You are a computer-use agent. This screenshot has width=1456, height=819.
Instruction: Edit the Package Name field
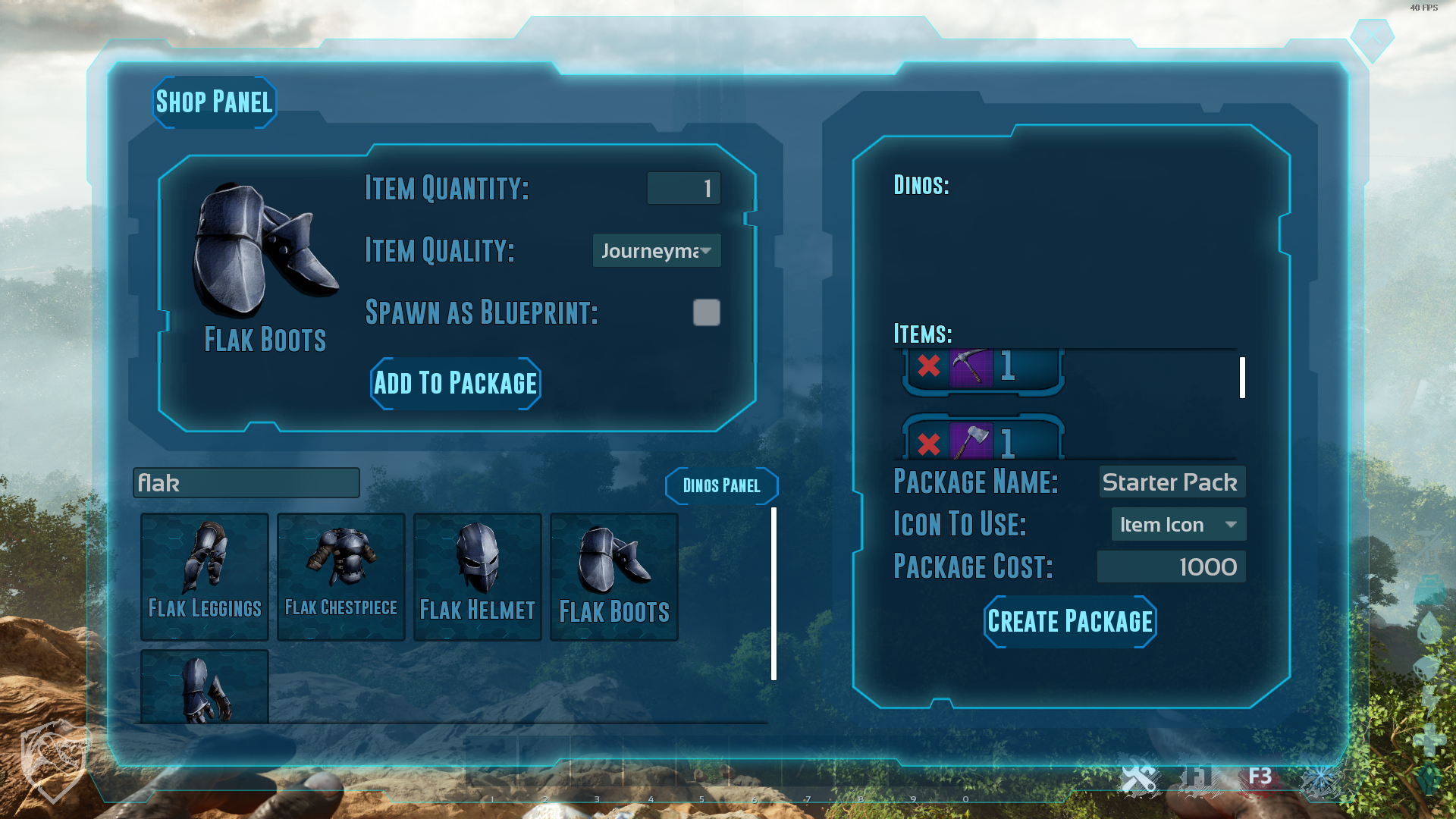(x=1171, y=482)
